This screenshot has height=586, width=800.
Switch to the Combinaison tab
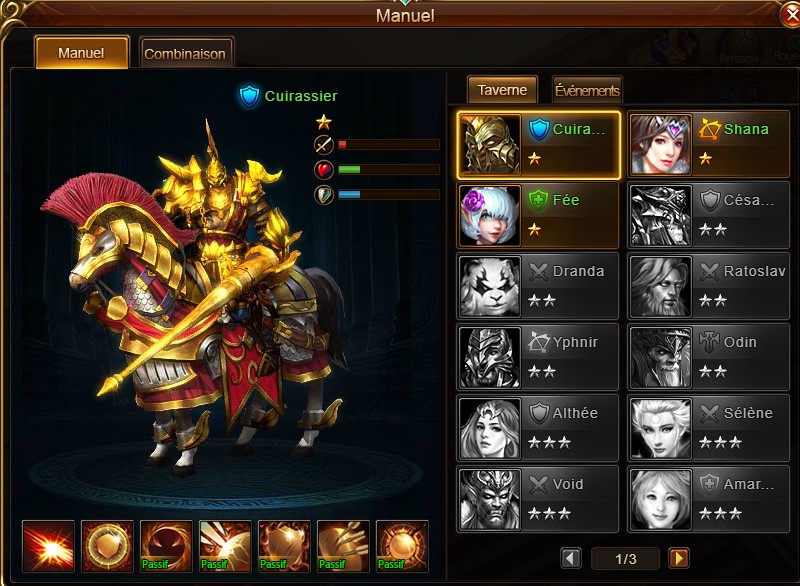click(x=186, y=53)
